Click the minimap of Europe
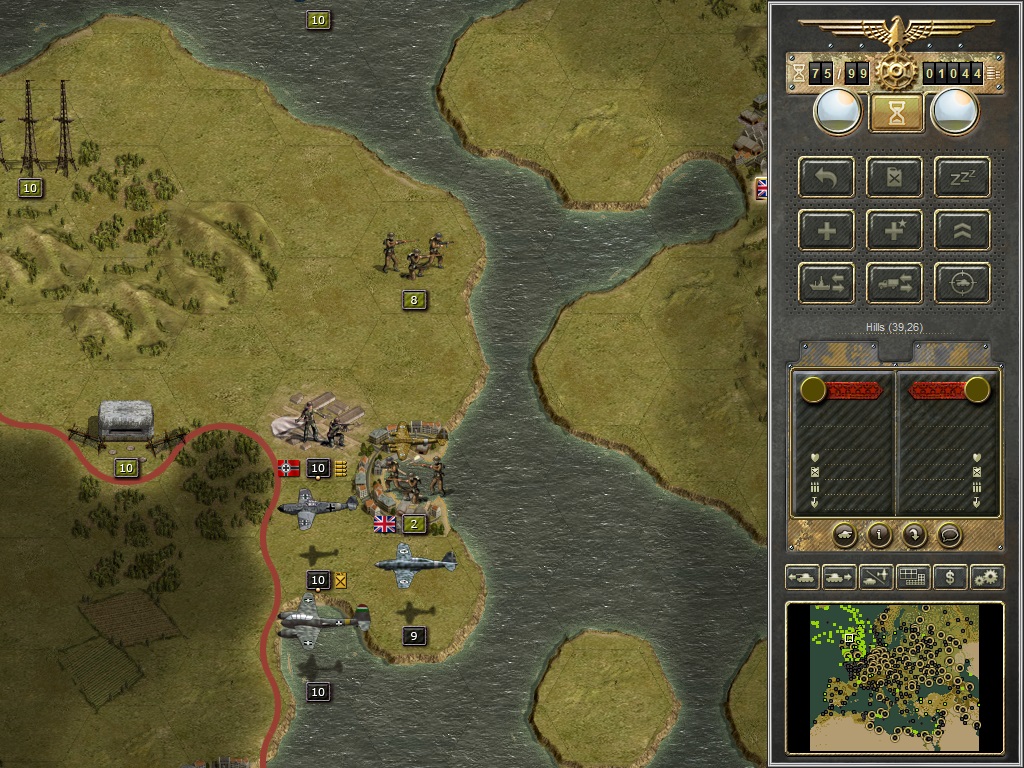Screen dimensions: 1024x768 coord(894,676)
